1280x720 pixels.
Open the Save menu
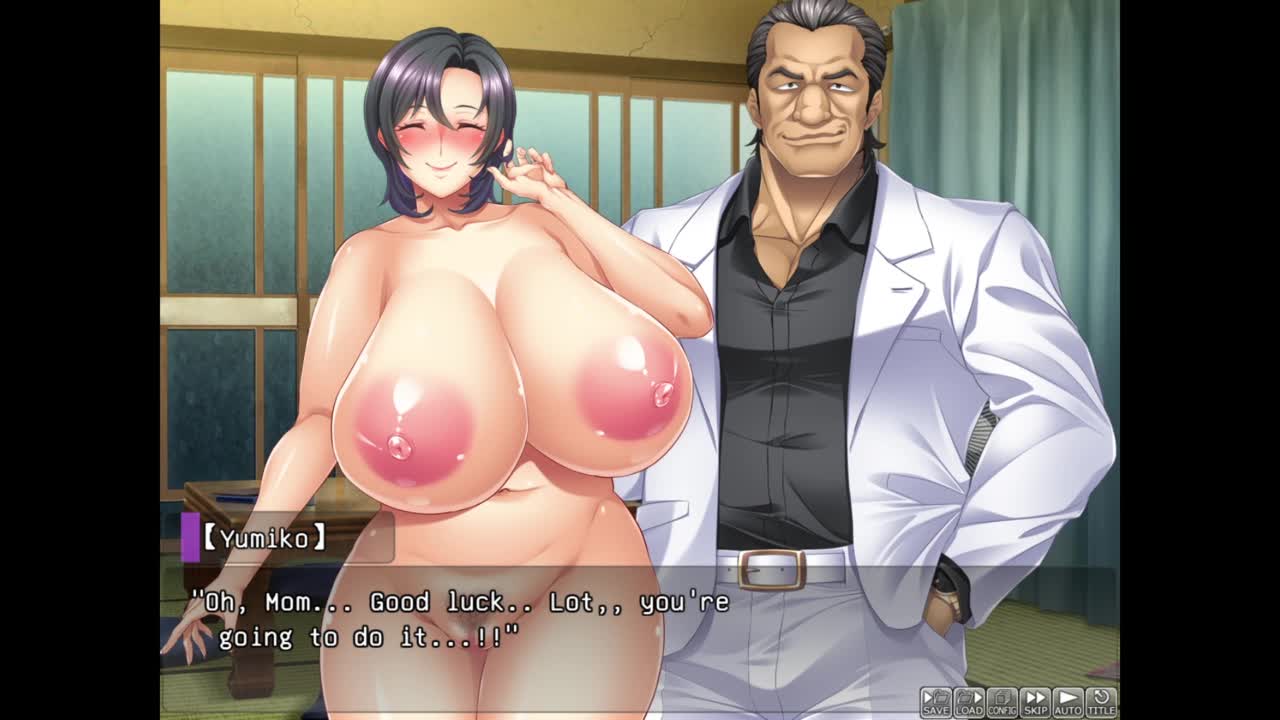[x=936, y=702]
